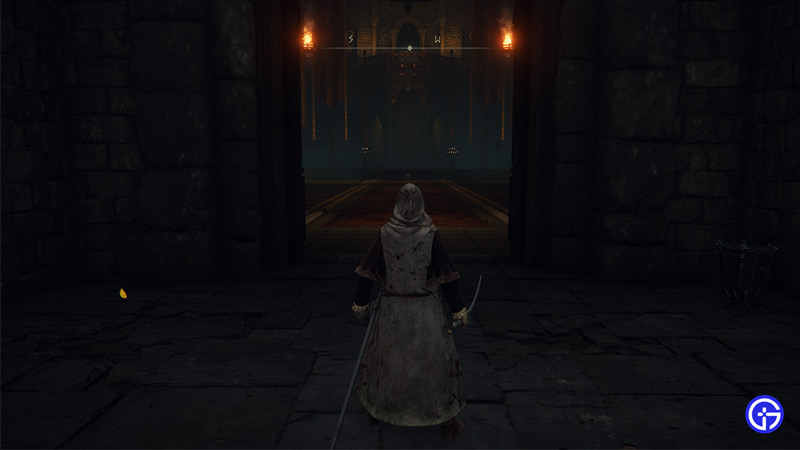The image size is (800, 450).
Task: Click the compass bar showing S and W
Action: coord(407,42)
